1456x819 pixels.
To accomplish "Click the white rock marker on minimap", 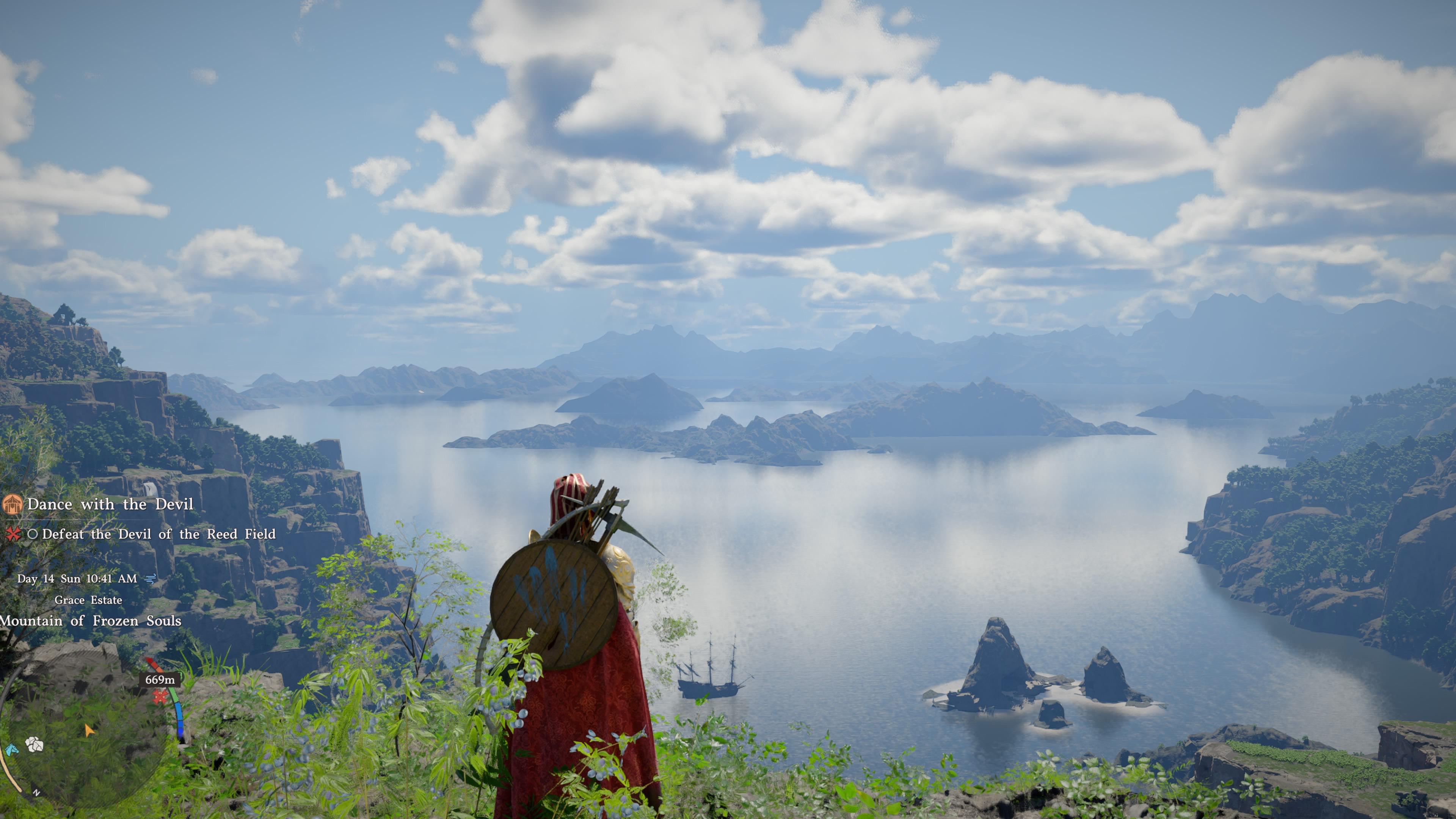I will (35, 744).
